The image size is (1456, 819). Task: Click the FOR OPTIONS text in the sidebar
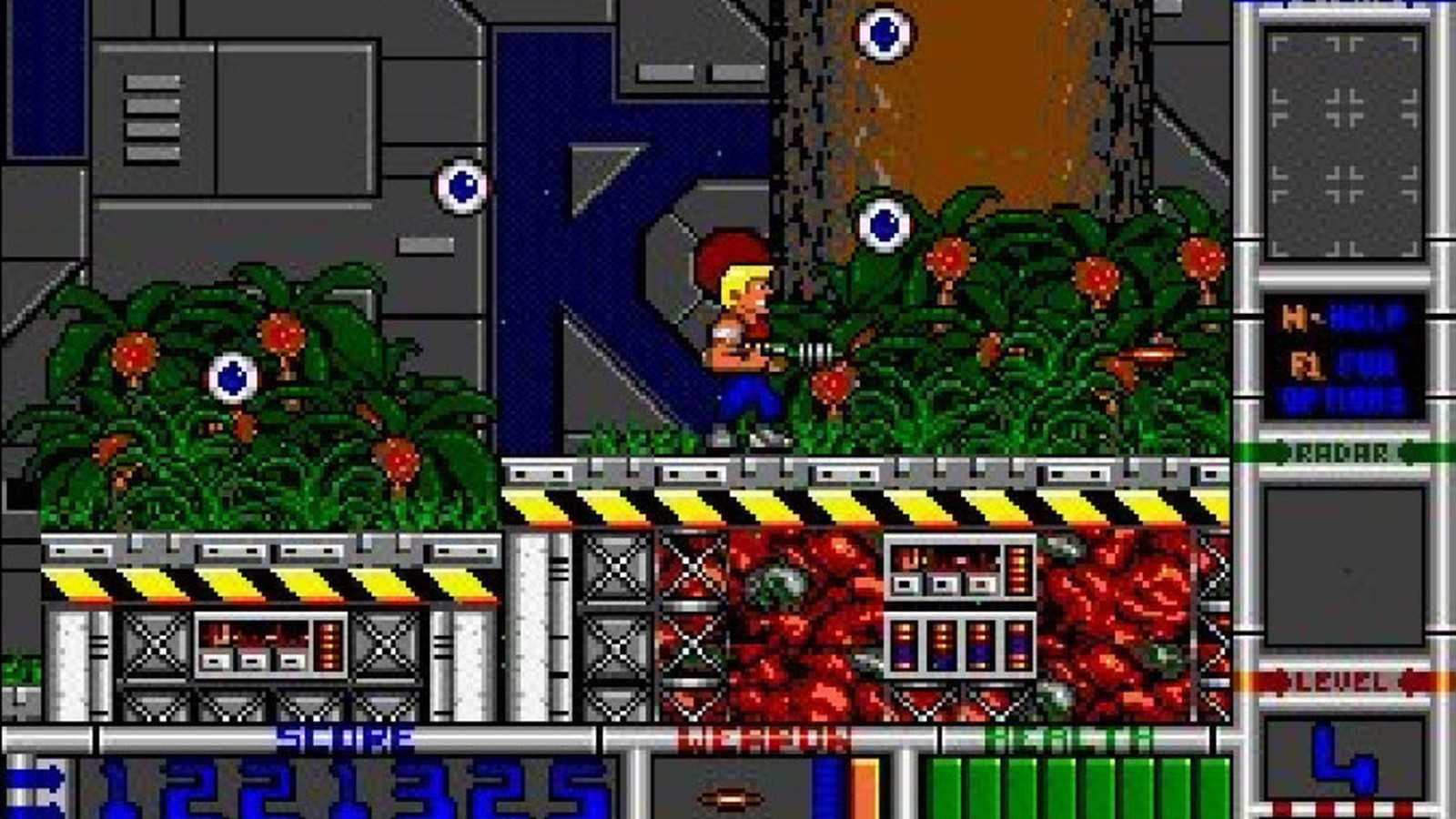1356,382
